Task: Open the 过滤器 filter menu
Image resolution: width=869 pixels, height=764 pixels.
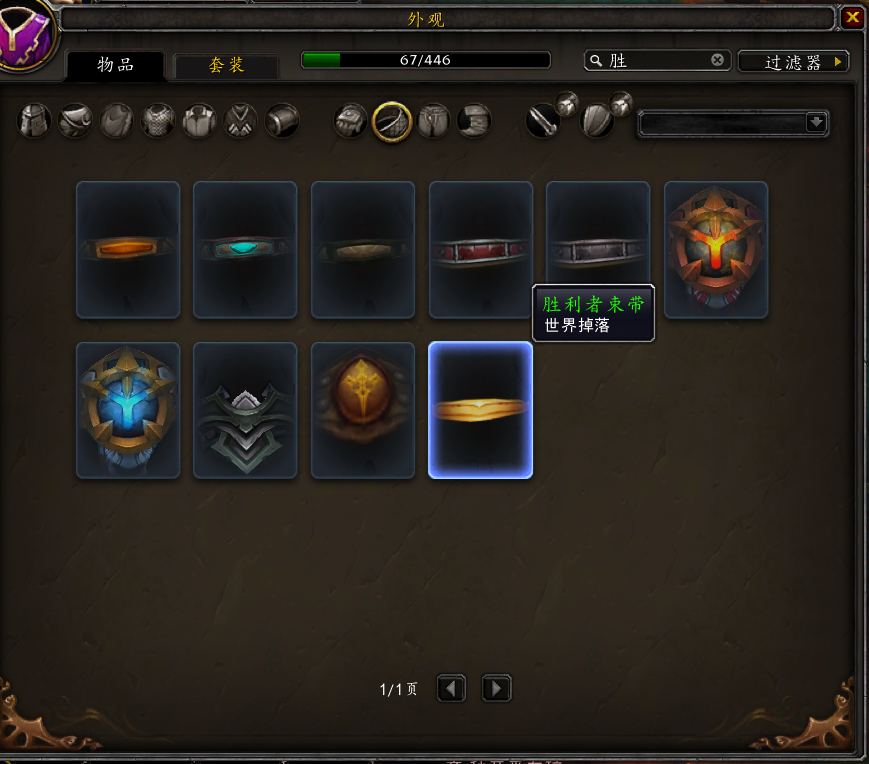Action: click(793, 62)
